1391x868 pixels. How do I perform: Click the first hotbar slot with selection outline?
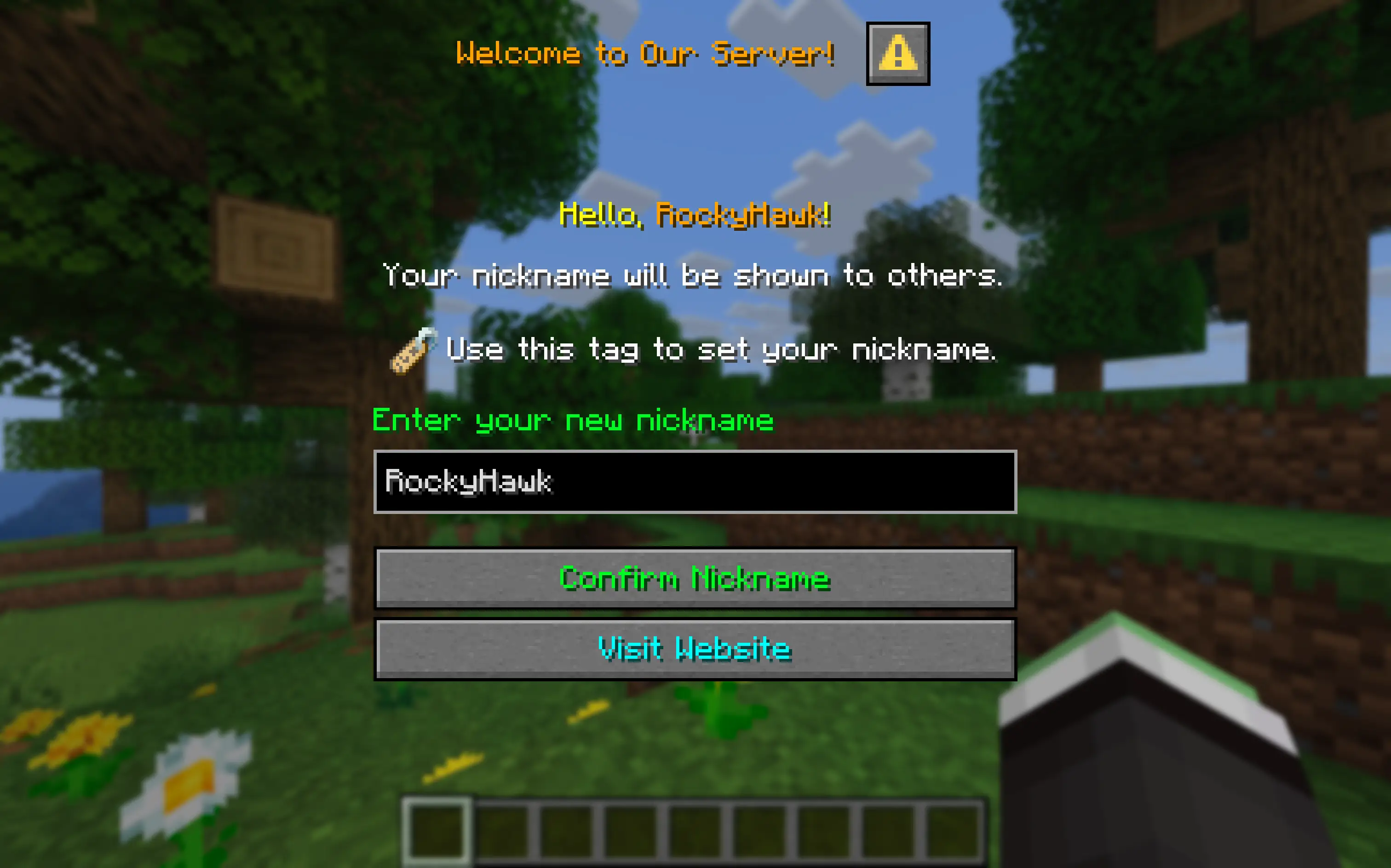pos(437,835)
